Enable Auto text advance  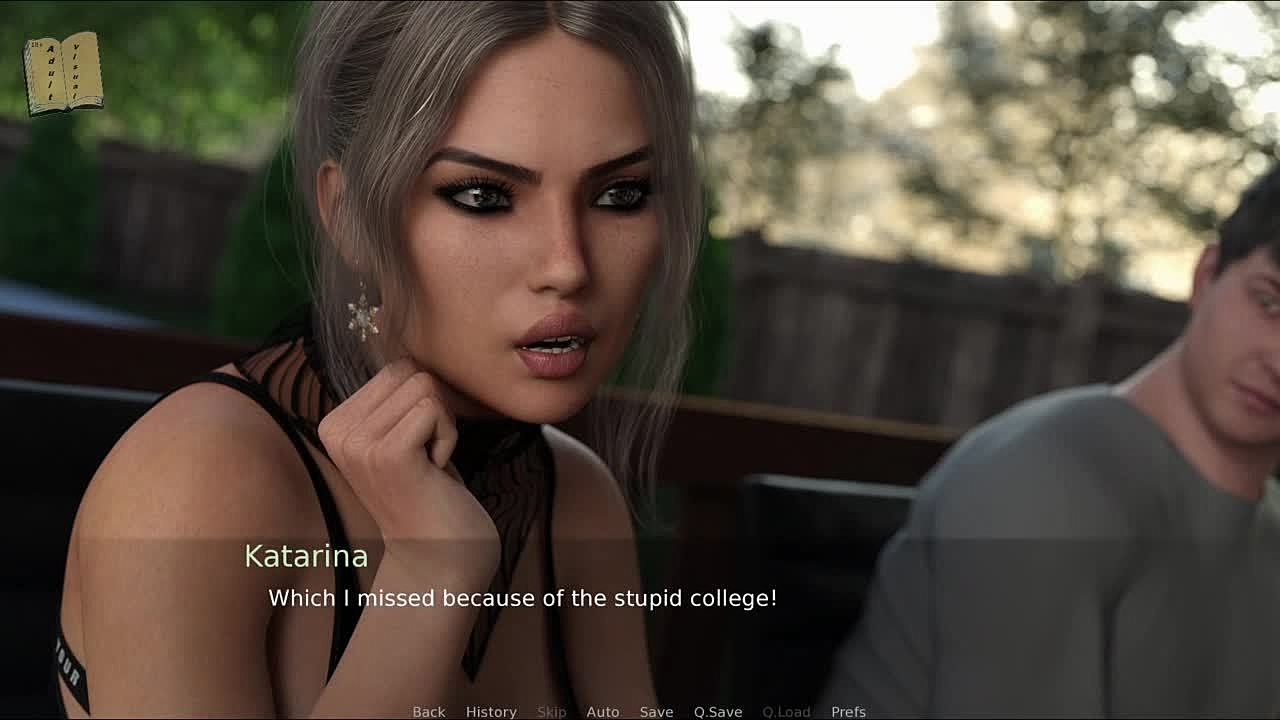[x=603, y=711]
